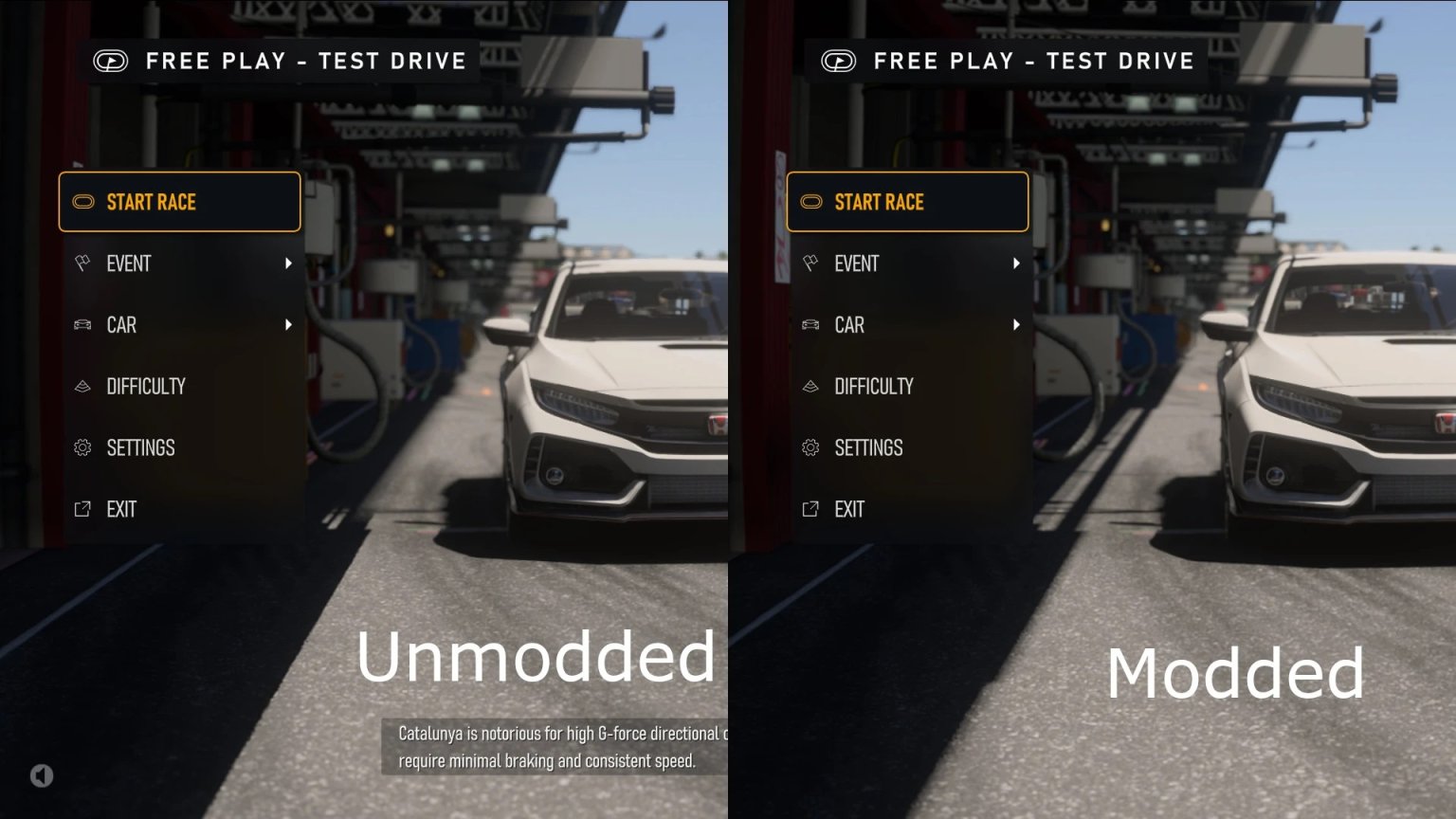Click the exit arrow icon beside Exit
The image size is (1456, 819).
click(x=82, y=509)
